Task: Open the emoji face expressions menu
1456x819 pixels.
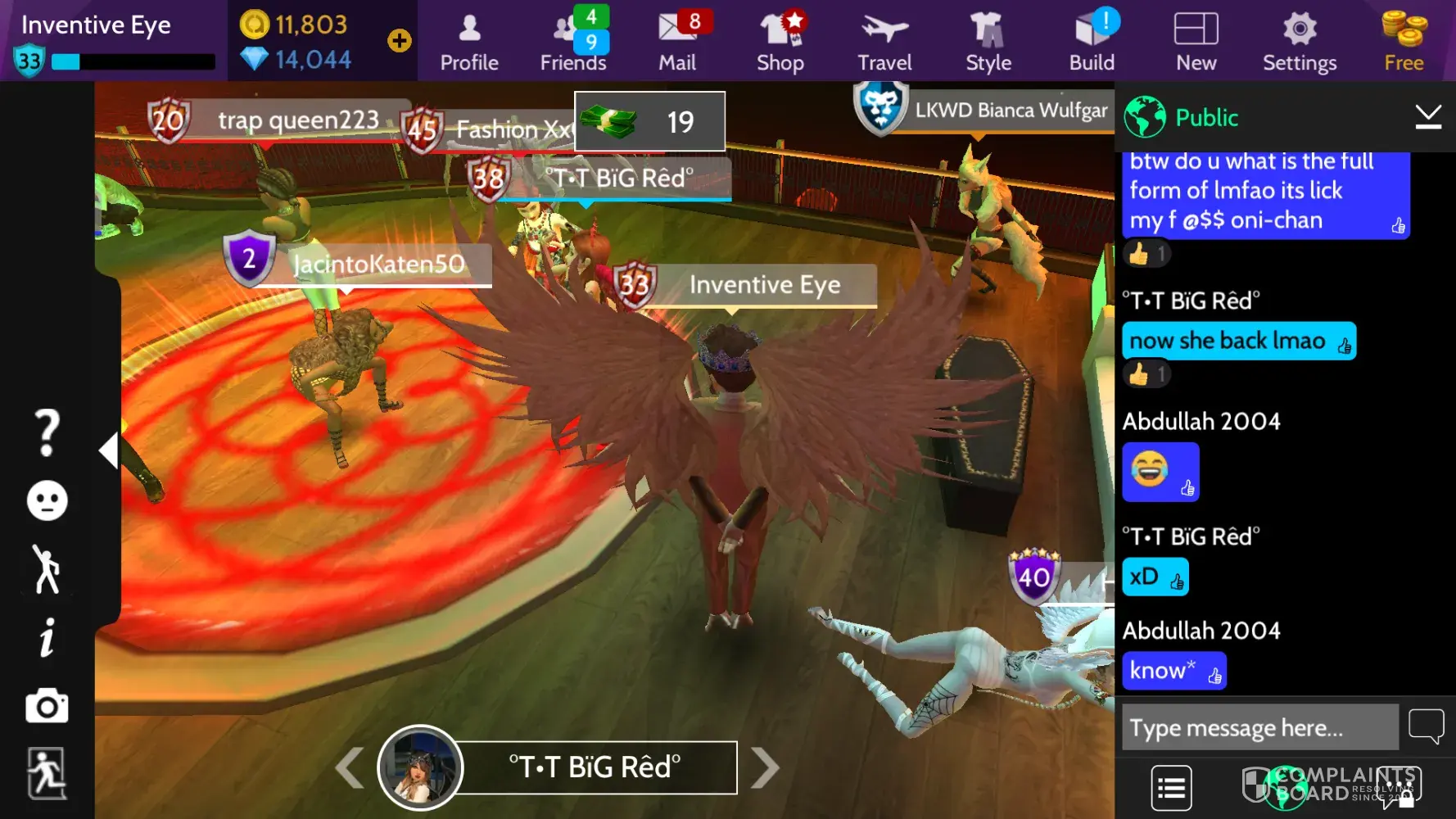Action: click(47, 500)
